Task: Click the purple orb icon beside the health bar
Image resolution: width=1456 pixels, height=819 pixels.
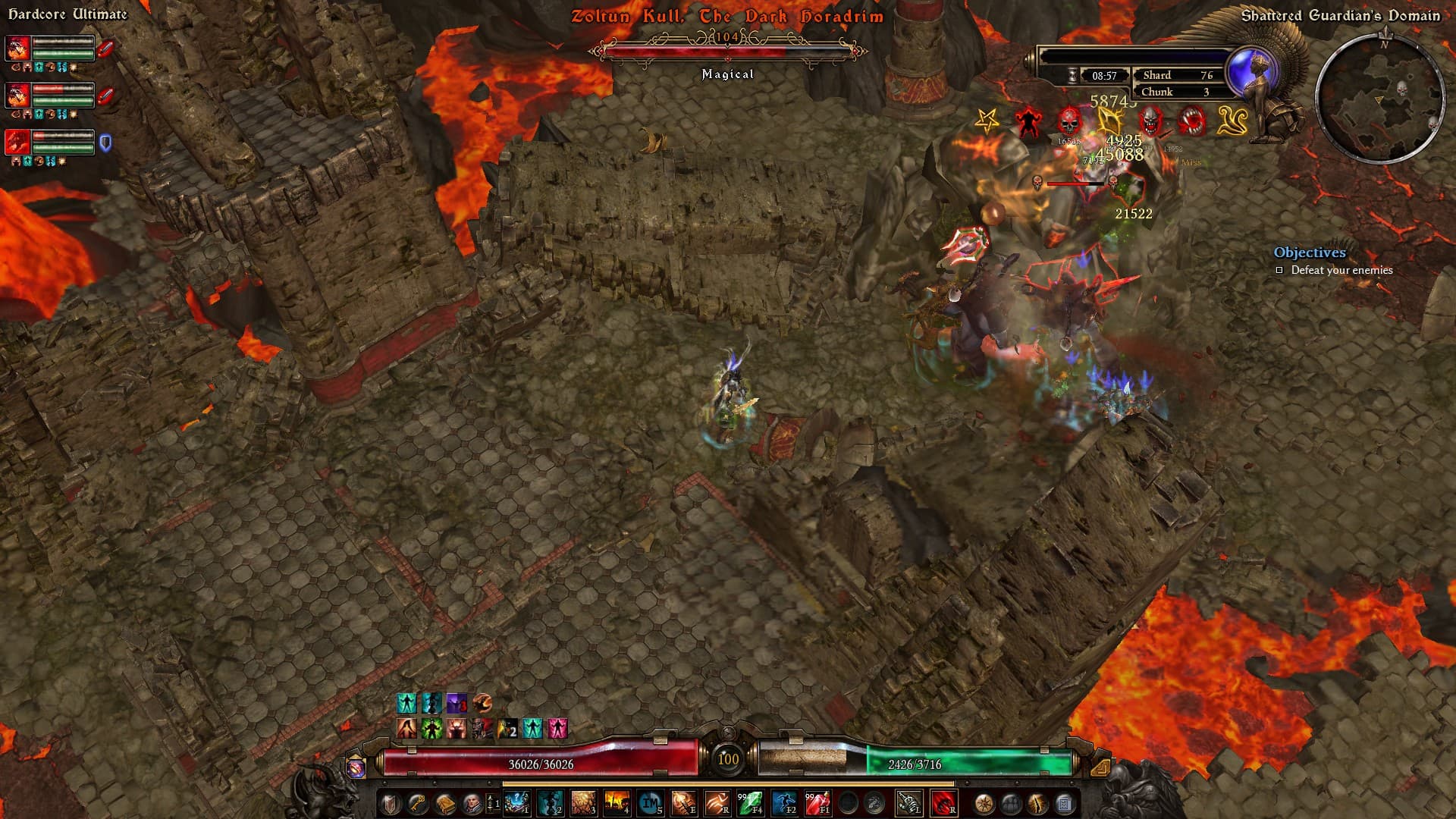Action: click(x=356, y=767)
